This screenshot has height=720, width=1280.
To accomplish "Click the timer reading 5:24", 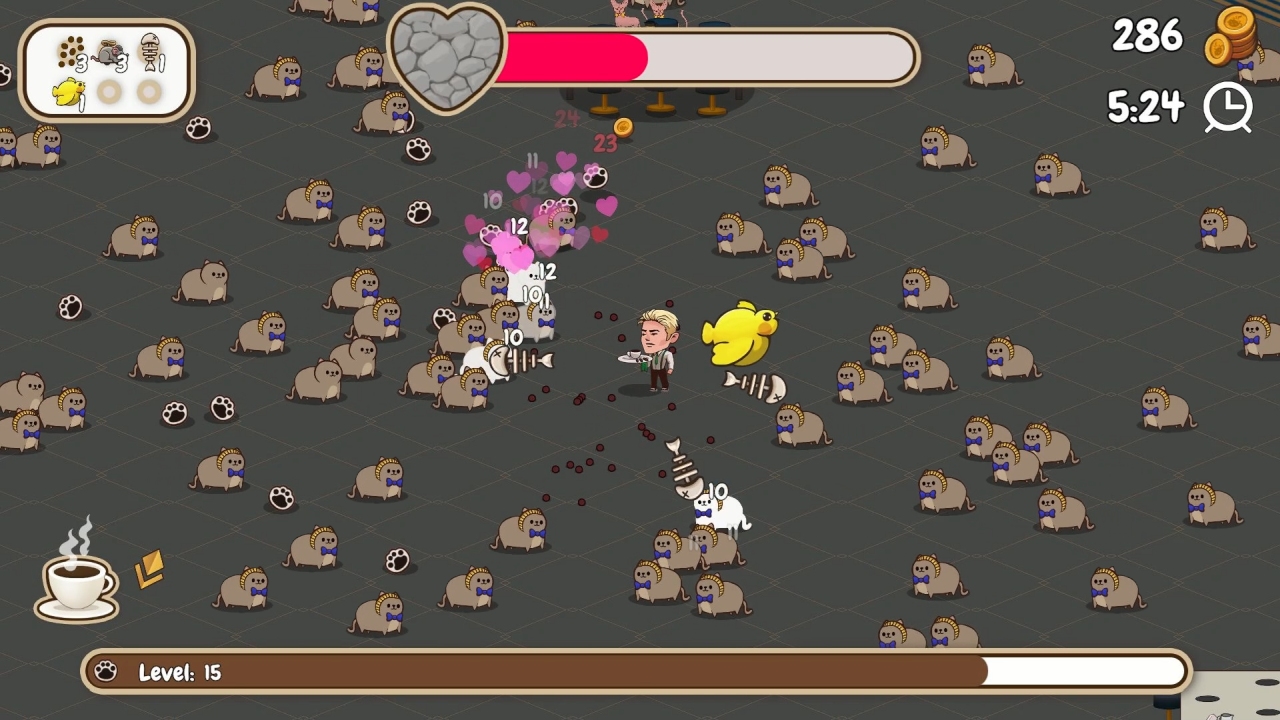I will pyautogui.click(x=1147, y=104).
